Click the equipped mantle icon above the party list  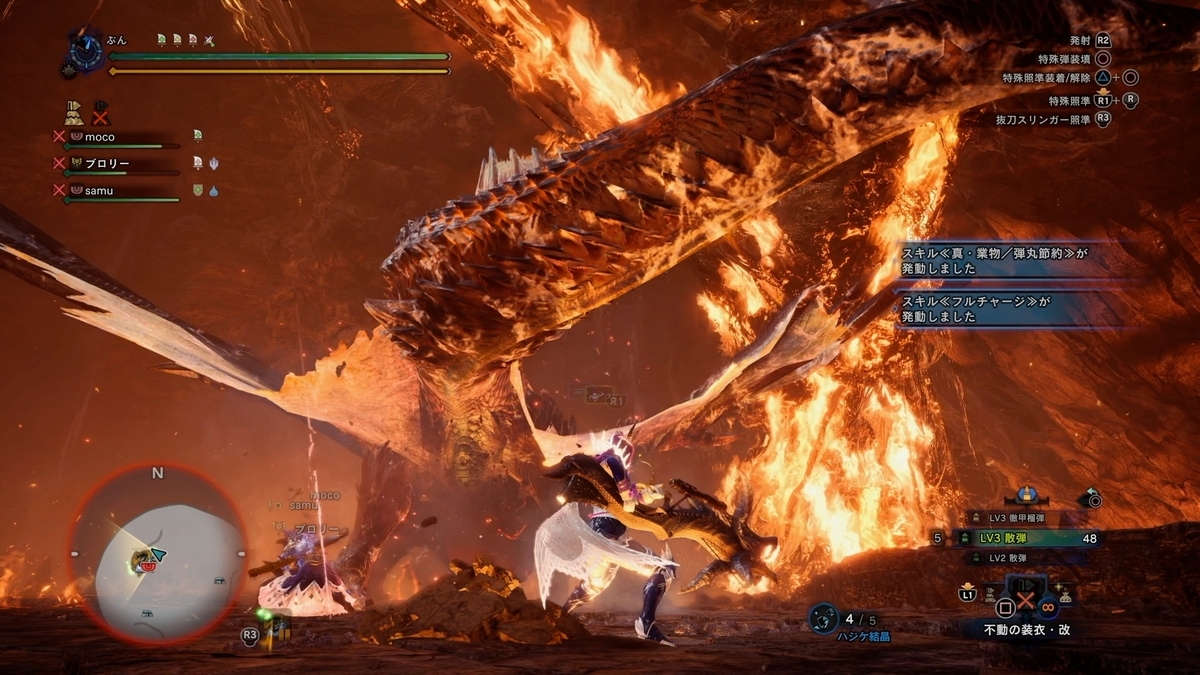point(74,113)
